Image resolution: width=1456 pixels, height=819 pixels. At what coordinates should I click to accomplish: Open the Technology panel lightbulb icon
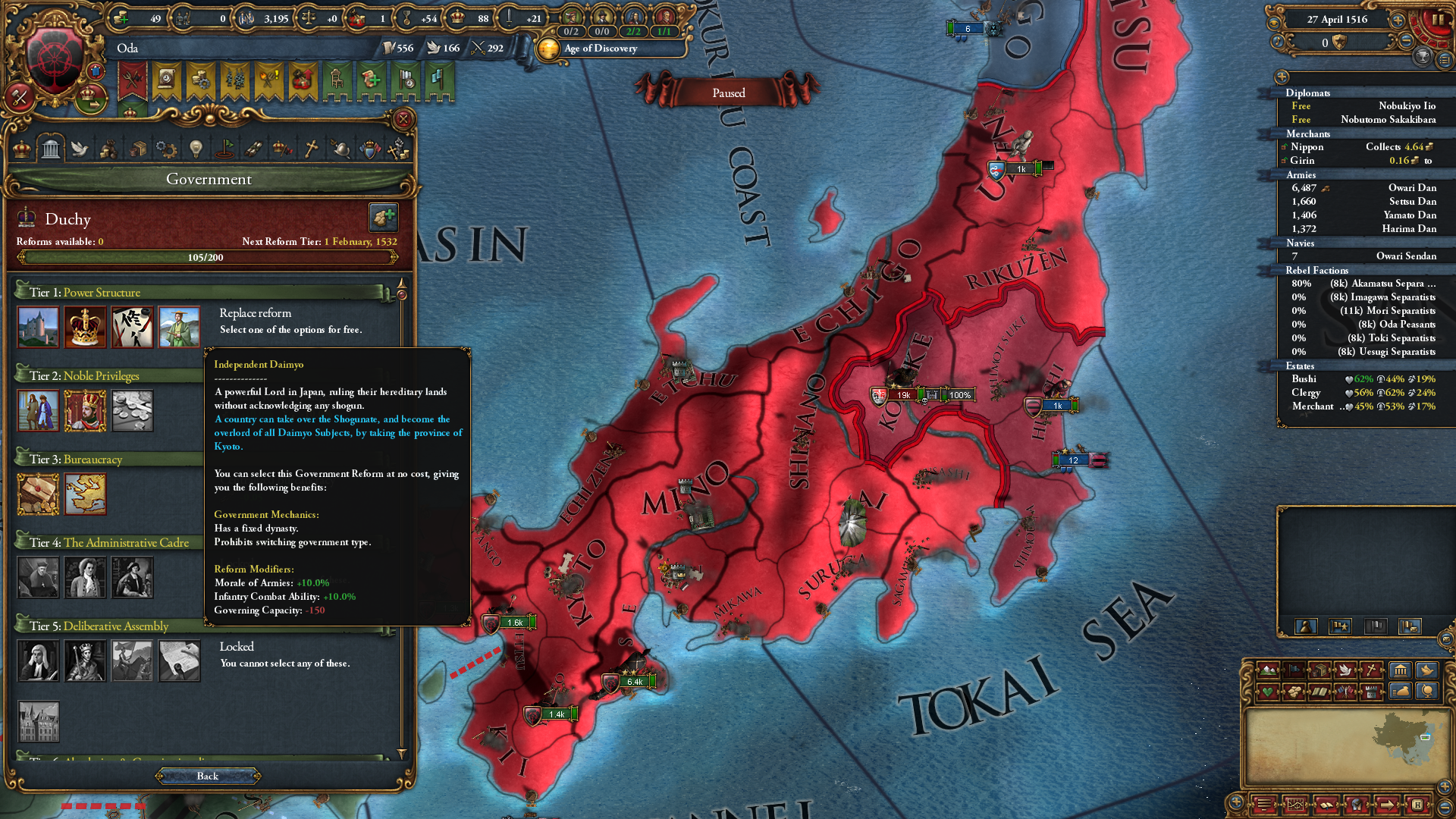(196, 149)
